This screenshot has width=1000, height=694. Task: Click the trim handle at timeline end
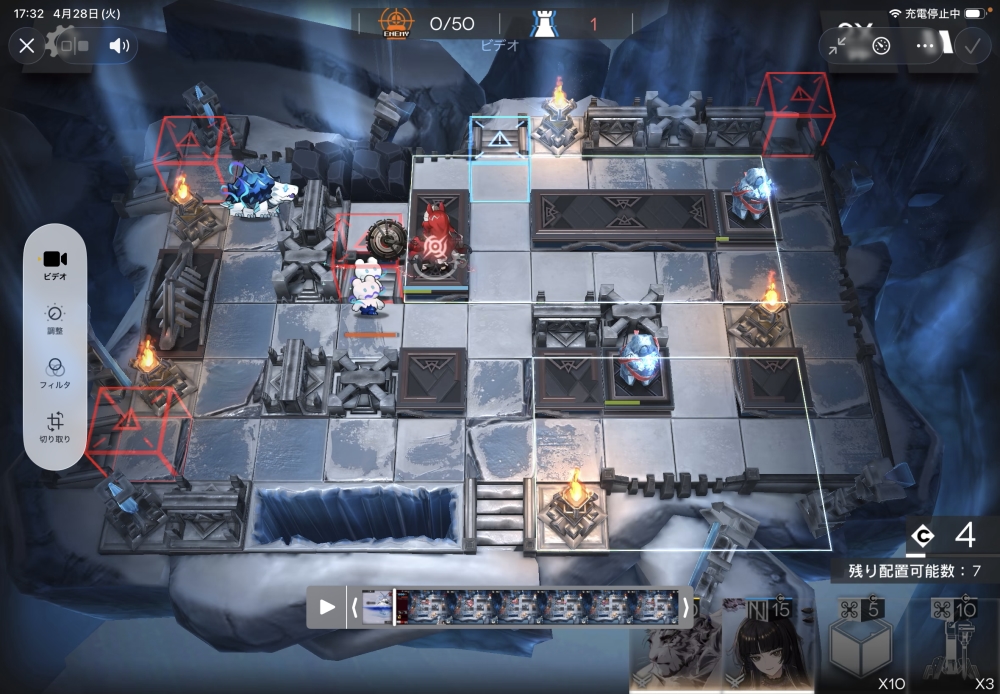click(x=686, y=607)
